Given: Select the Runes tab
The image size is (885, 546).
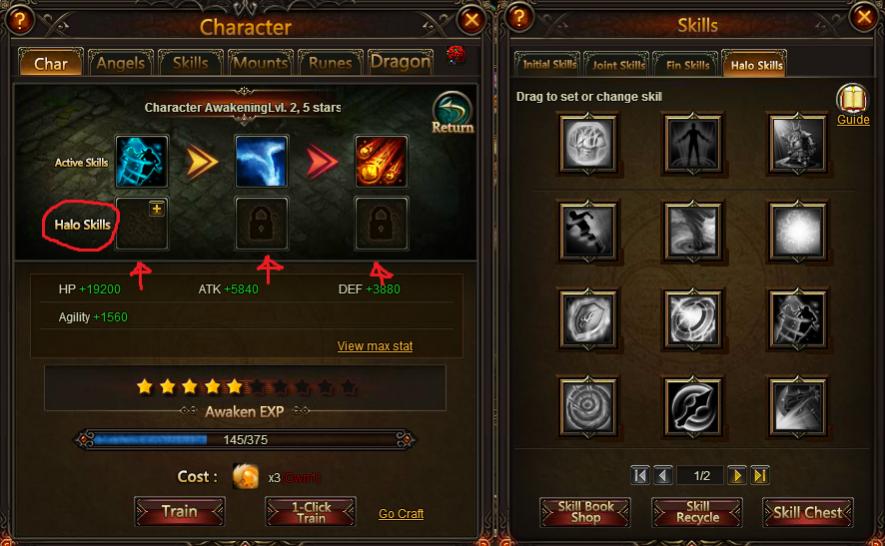Looking at the screenshot, I should [330, 63].
